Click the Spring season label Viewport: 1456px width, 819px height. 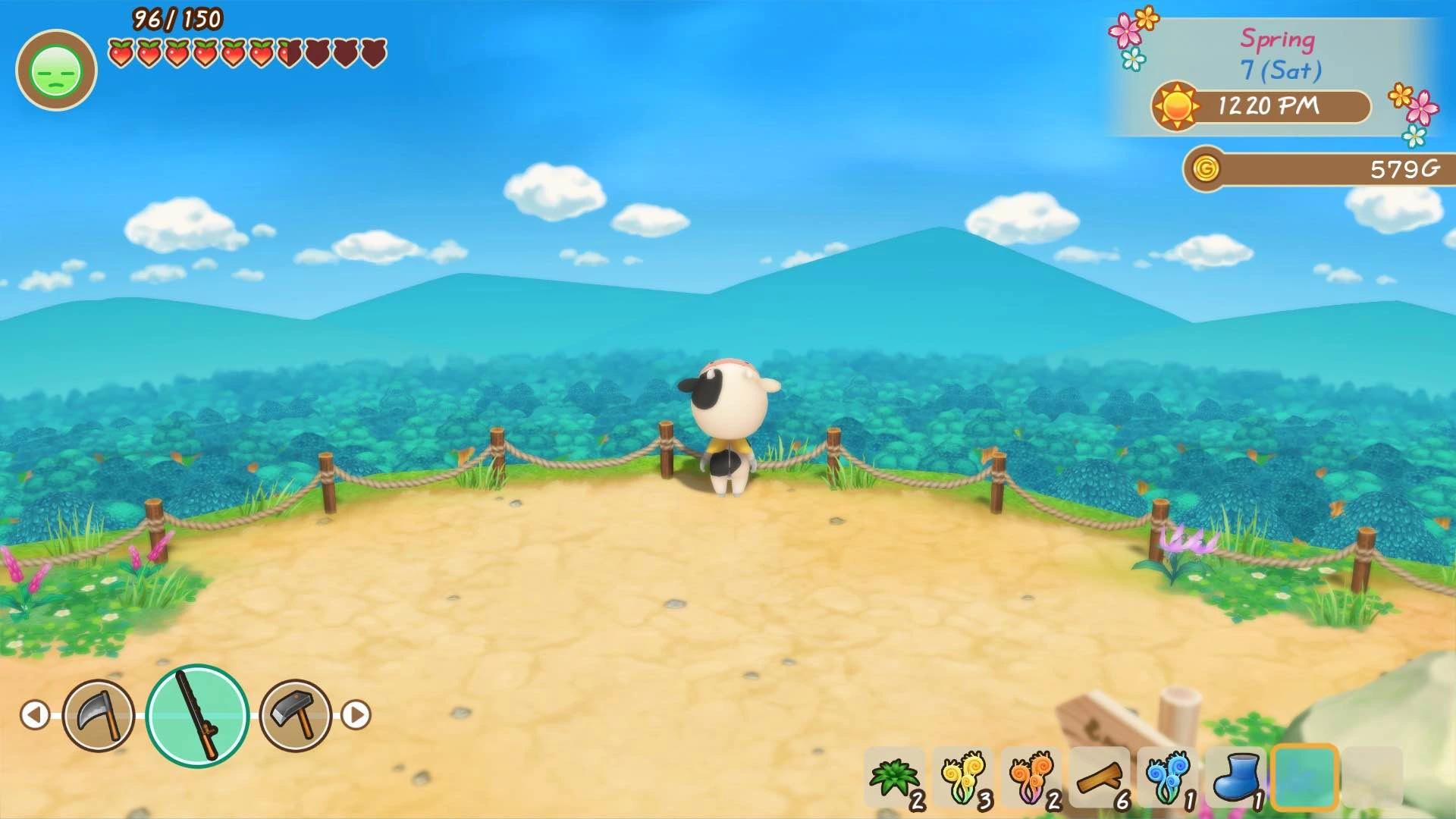click(1277, 39)
